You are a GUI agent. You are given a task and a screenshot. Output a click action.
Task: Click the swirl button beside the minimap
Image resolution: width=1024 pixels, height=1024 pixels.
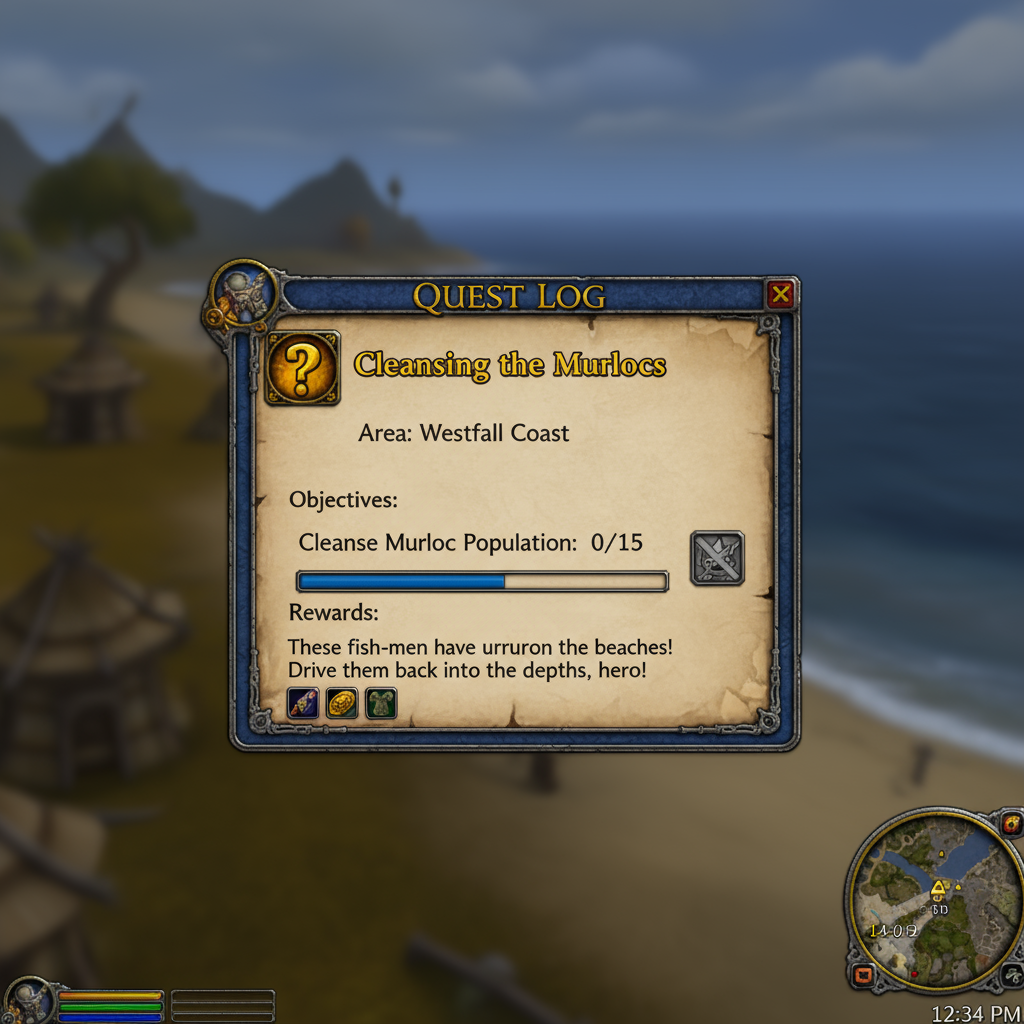1012,975
